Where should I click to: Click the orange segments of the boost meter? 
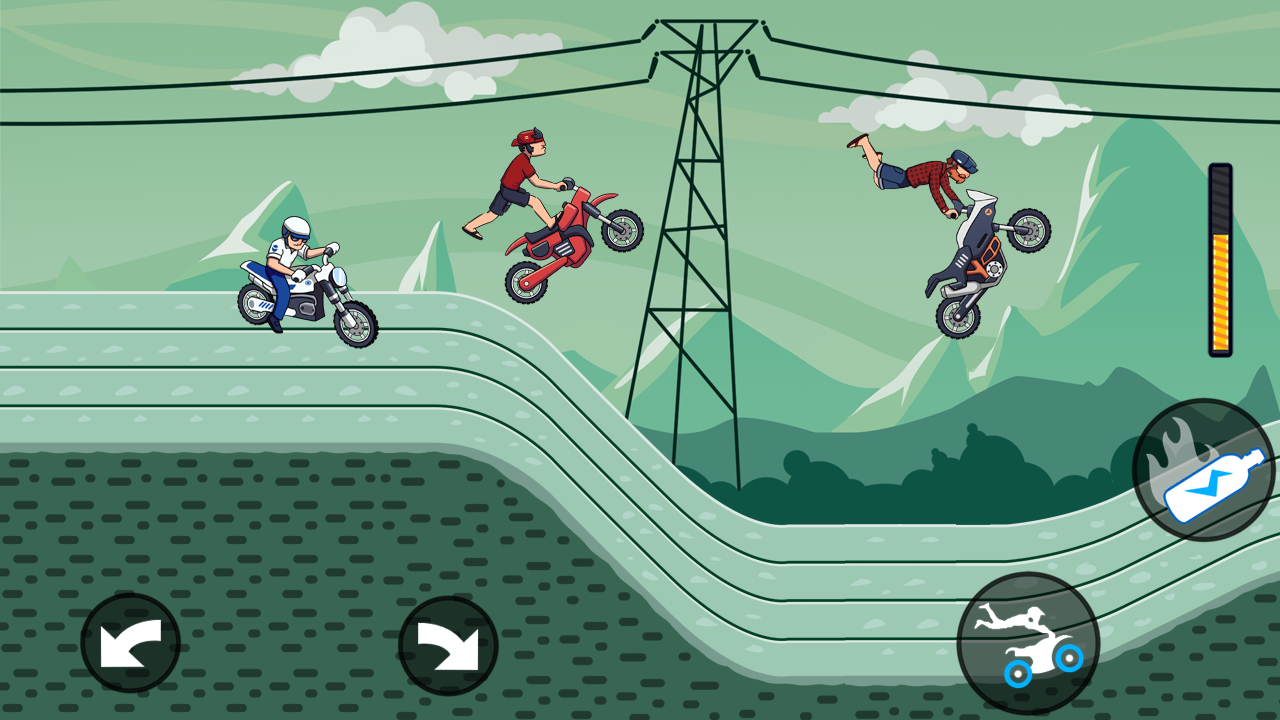tap(1221, 290)
